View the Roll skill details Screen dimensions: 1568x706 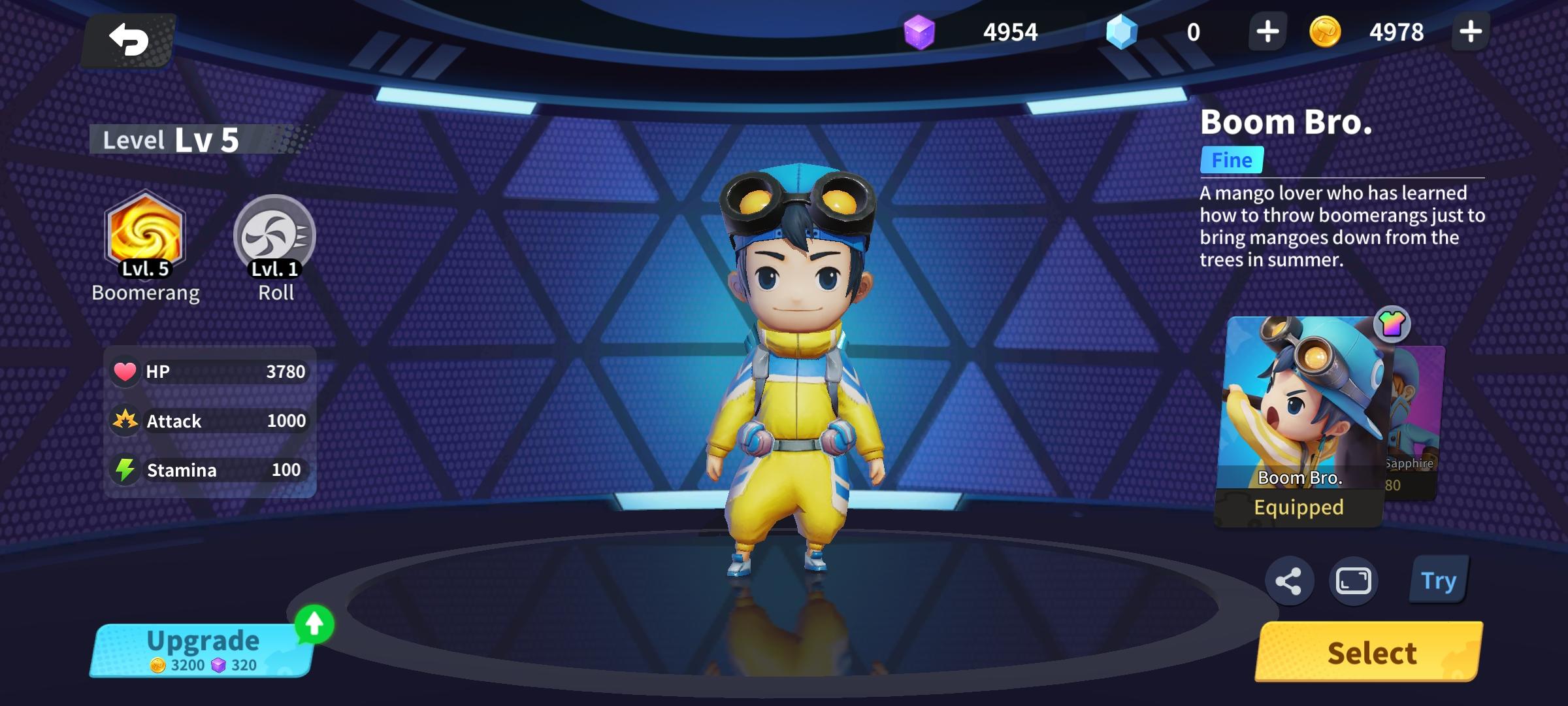click(x=275, y=235)
